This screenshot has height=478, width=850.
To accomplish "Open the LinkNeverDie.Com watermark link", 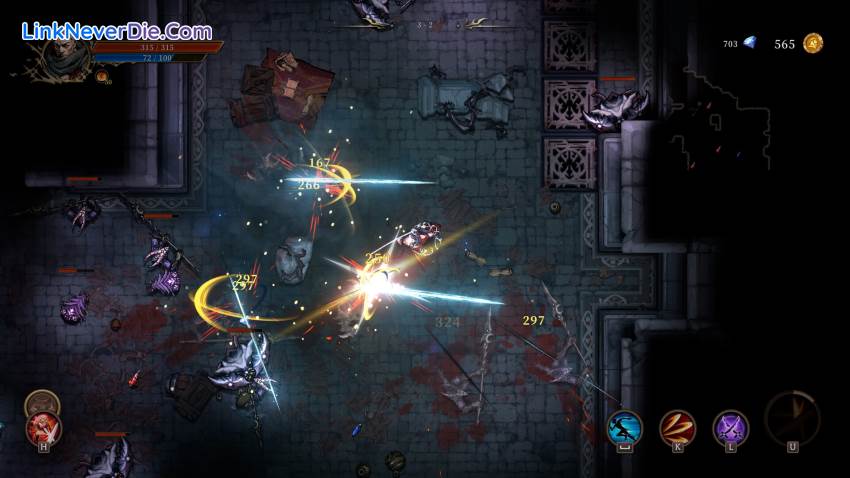I will coord(116,31).
